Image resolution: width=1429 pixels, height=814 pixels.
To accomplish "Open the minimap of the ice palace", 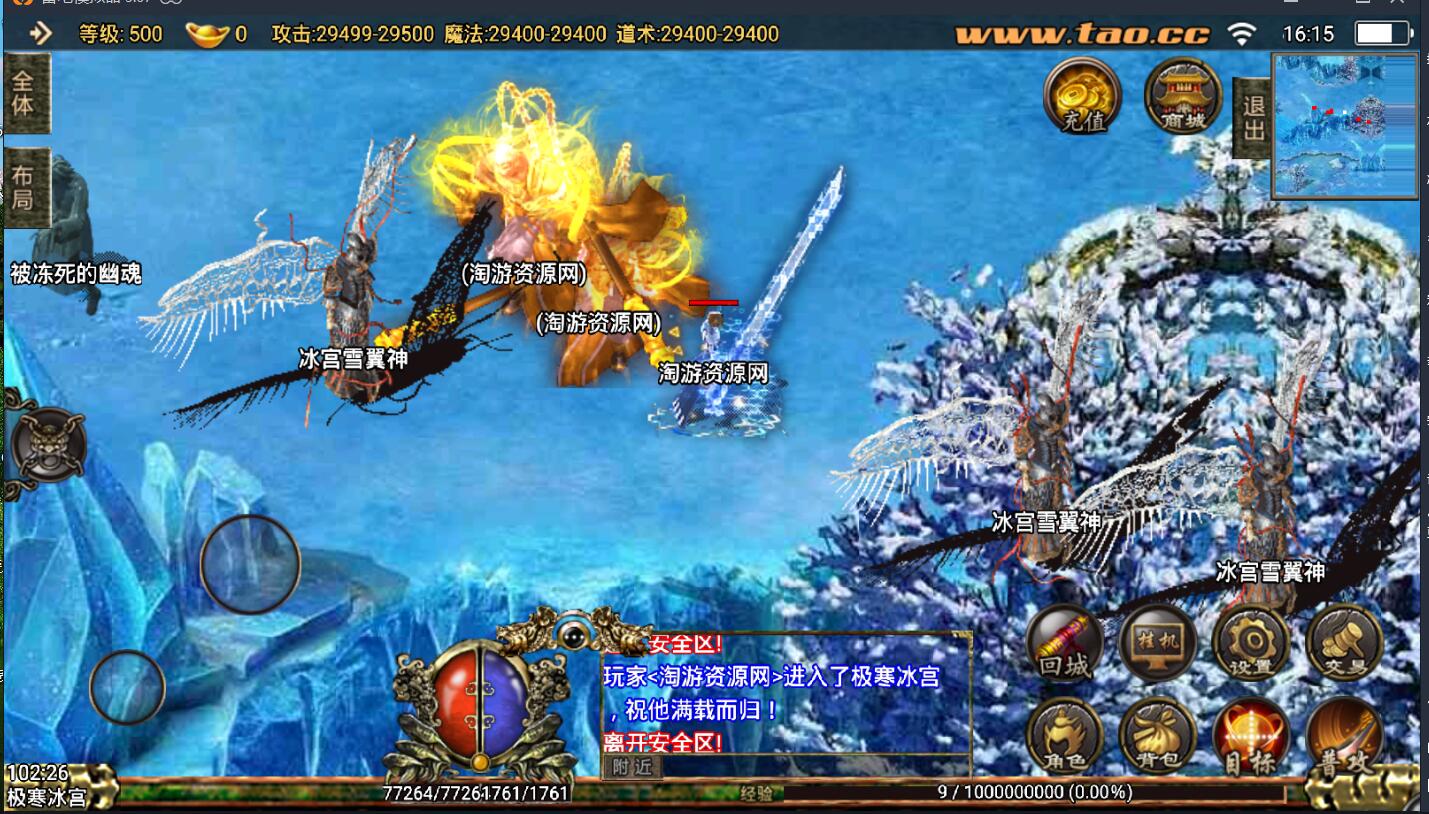I will coord(1345,125).
